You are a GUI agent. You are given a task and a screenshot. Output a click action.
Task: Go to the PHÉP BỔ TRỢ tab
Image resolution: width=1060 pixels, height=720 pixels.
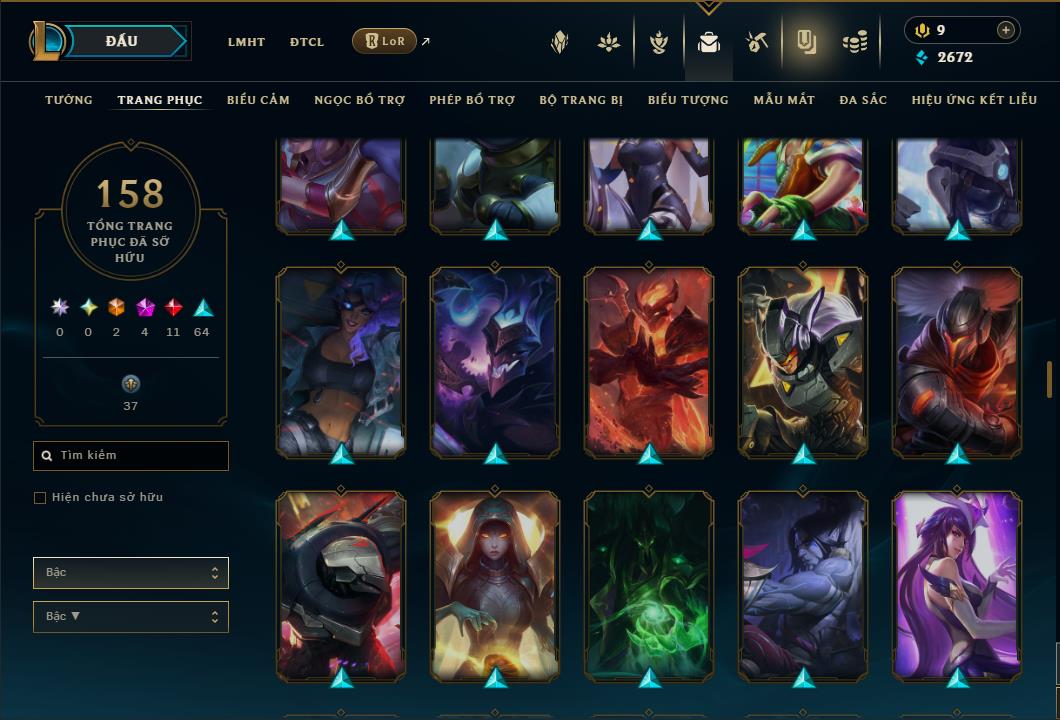[472, 100]
